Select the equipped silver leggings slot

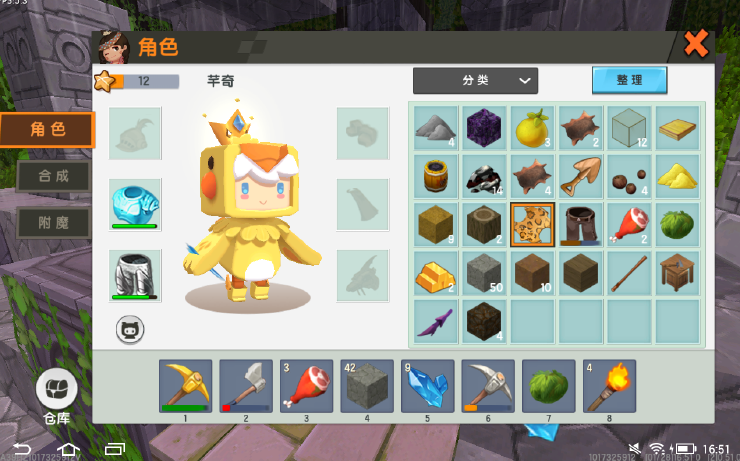135,275
